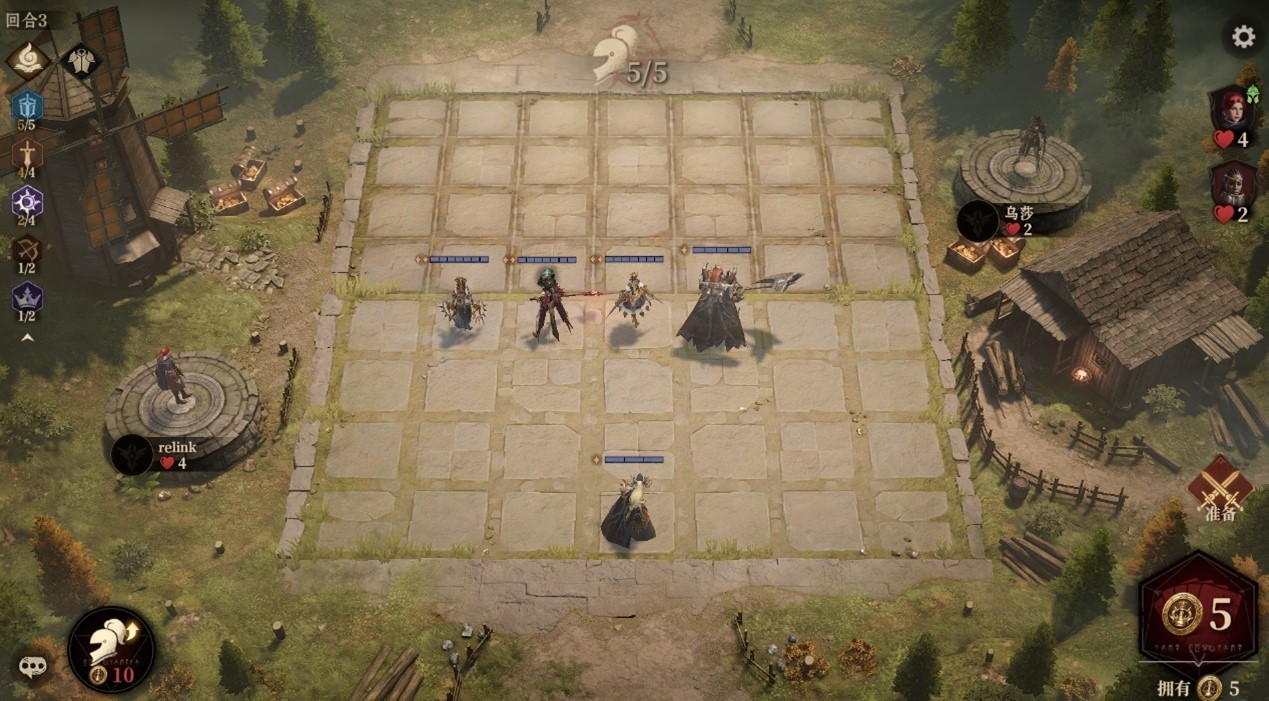
Task: Click the relink player emblem
Action: (132, 455)
